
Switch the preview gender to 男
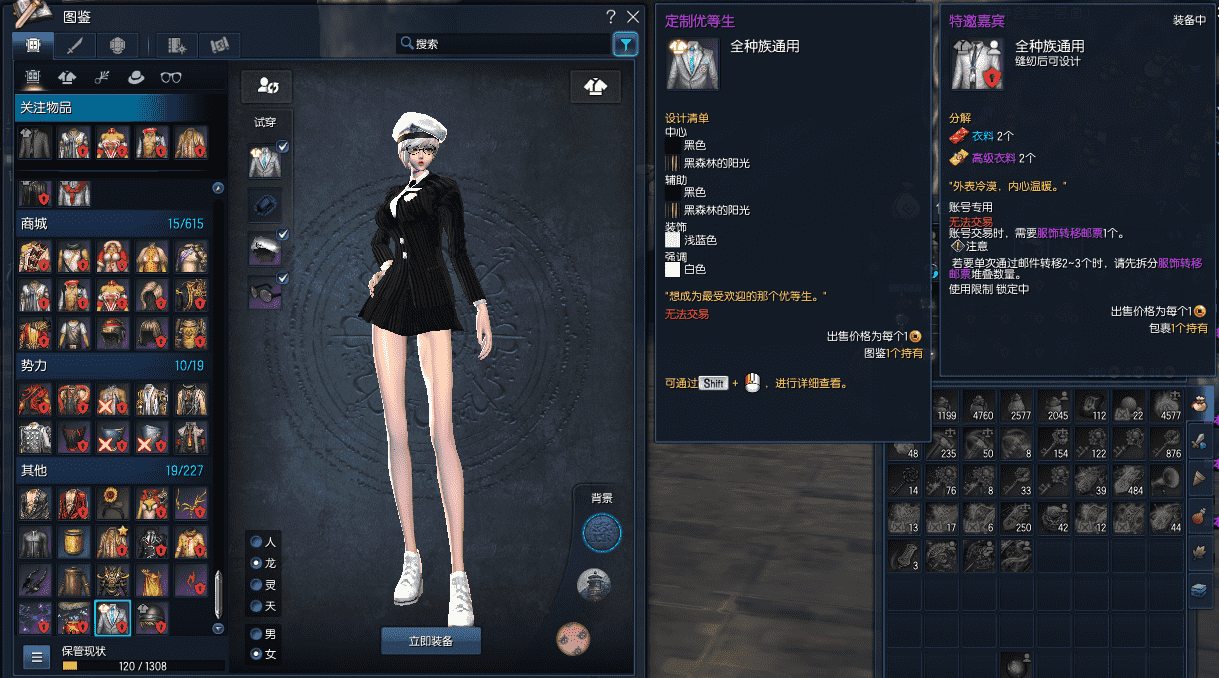pos(257,634)
